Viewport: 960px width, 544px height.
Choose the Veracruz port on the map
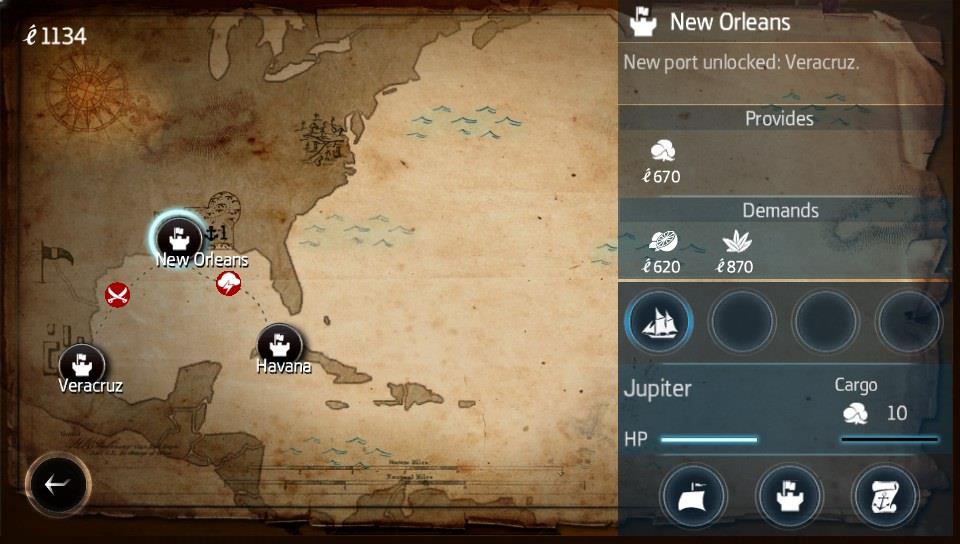(x=82, y=364)
